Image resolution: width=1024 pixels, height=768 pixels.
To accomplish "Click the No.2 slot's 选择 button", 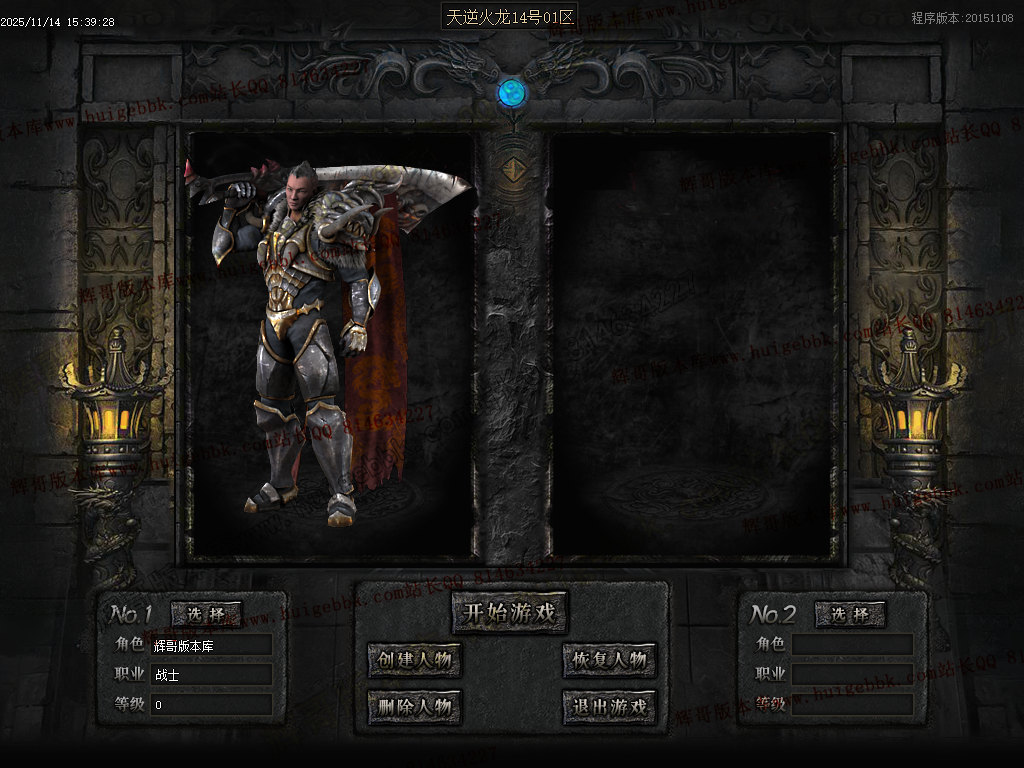I will (x=850, y=614).
